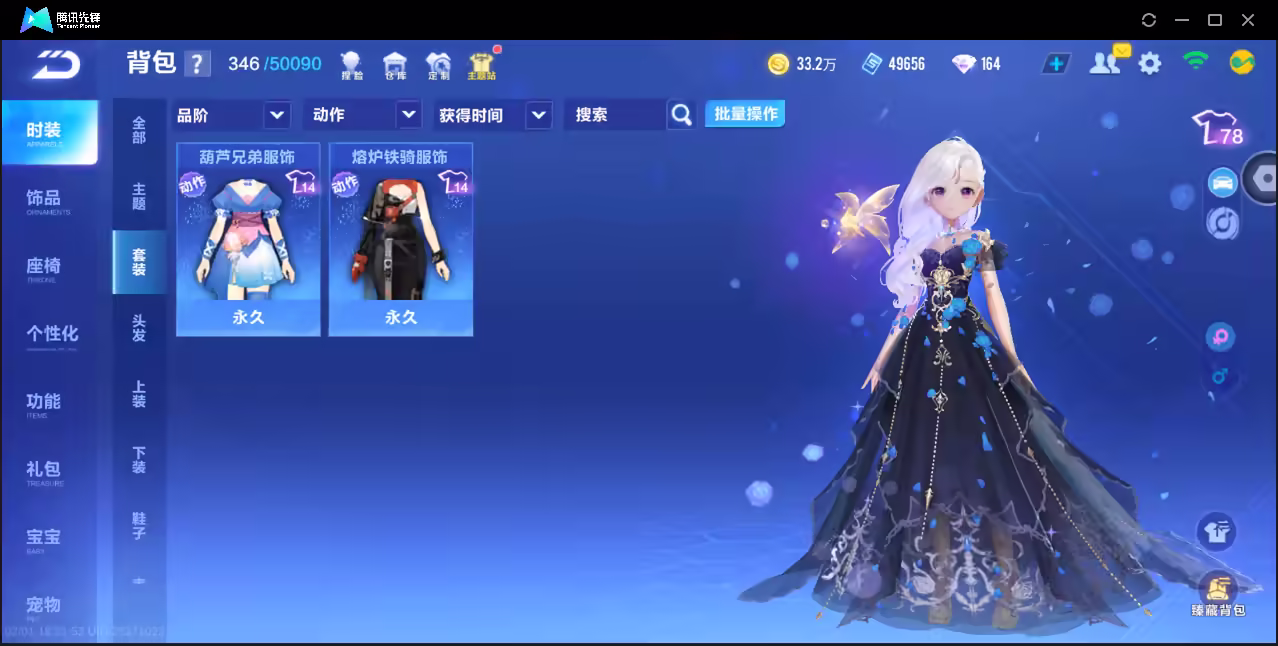Select the 葫芦兄弟服饰 outfit card
This screenshot has height=646, width=1278.
[x=248, y=240]
